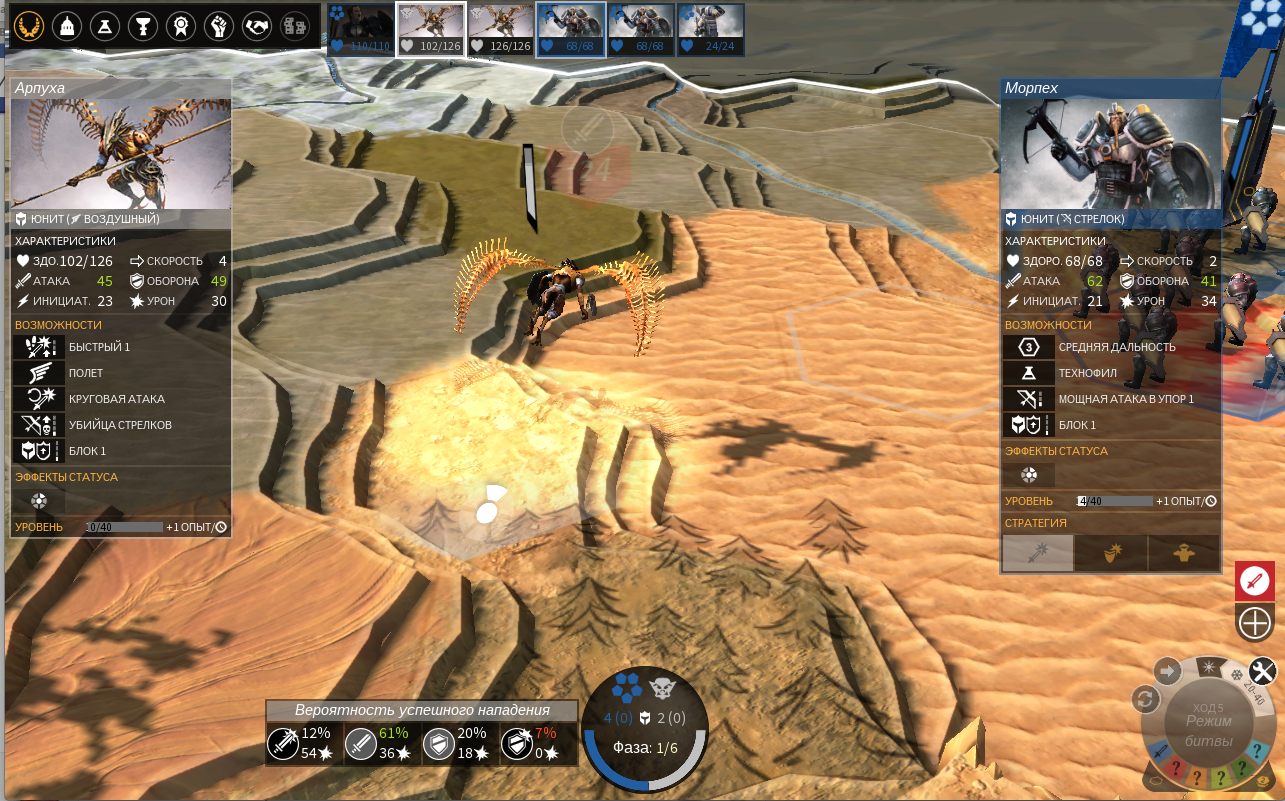Open the research flask screen

[x=104, y=25]
